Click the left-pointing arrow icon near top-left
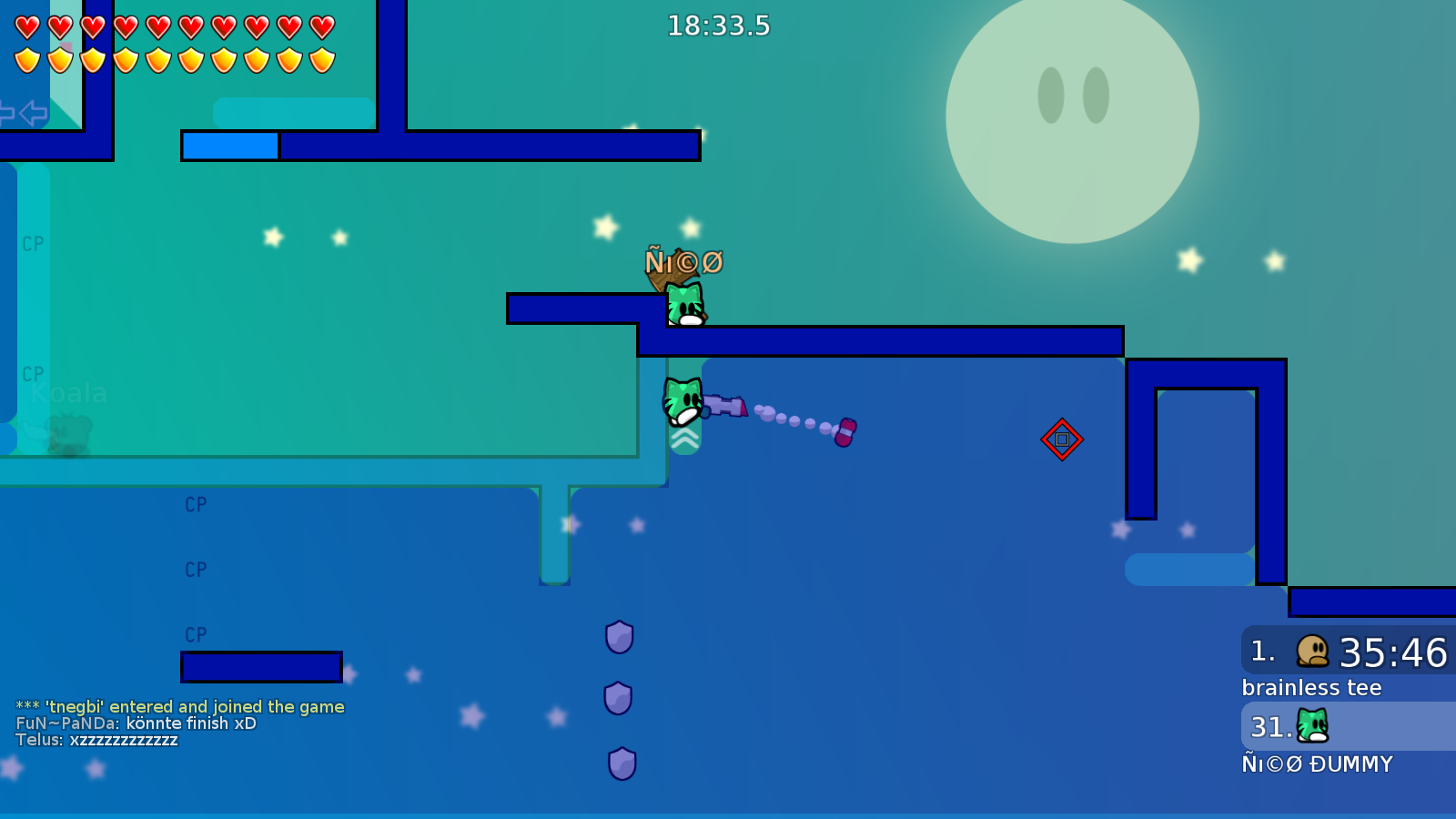This screenshot has width=1456, height=819. [x=32, y=112]
